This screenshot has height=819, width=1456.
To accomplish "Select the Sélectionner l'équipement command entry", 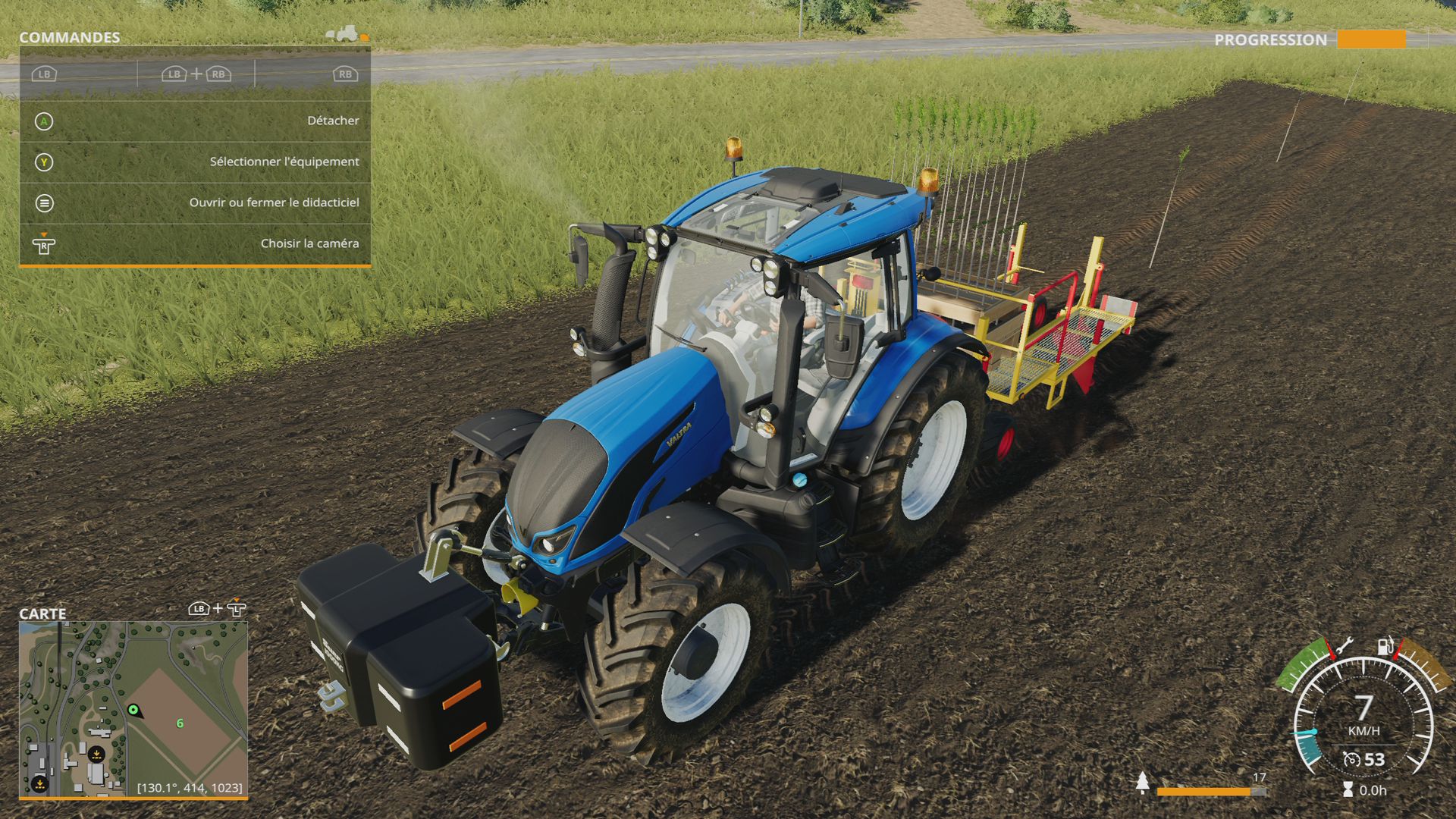I will pos(284,162).
